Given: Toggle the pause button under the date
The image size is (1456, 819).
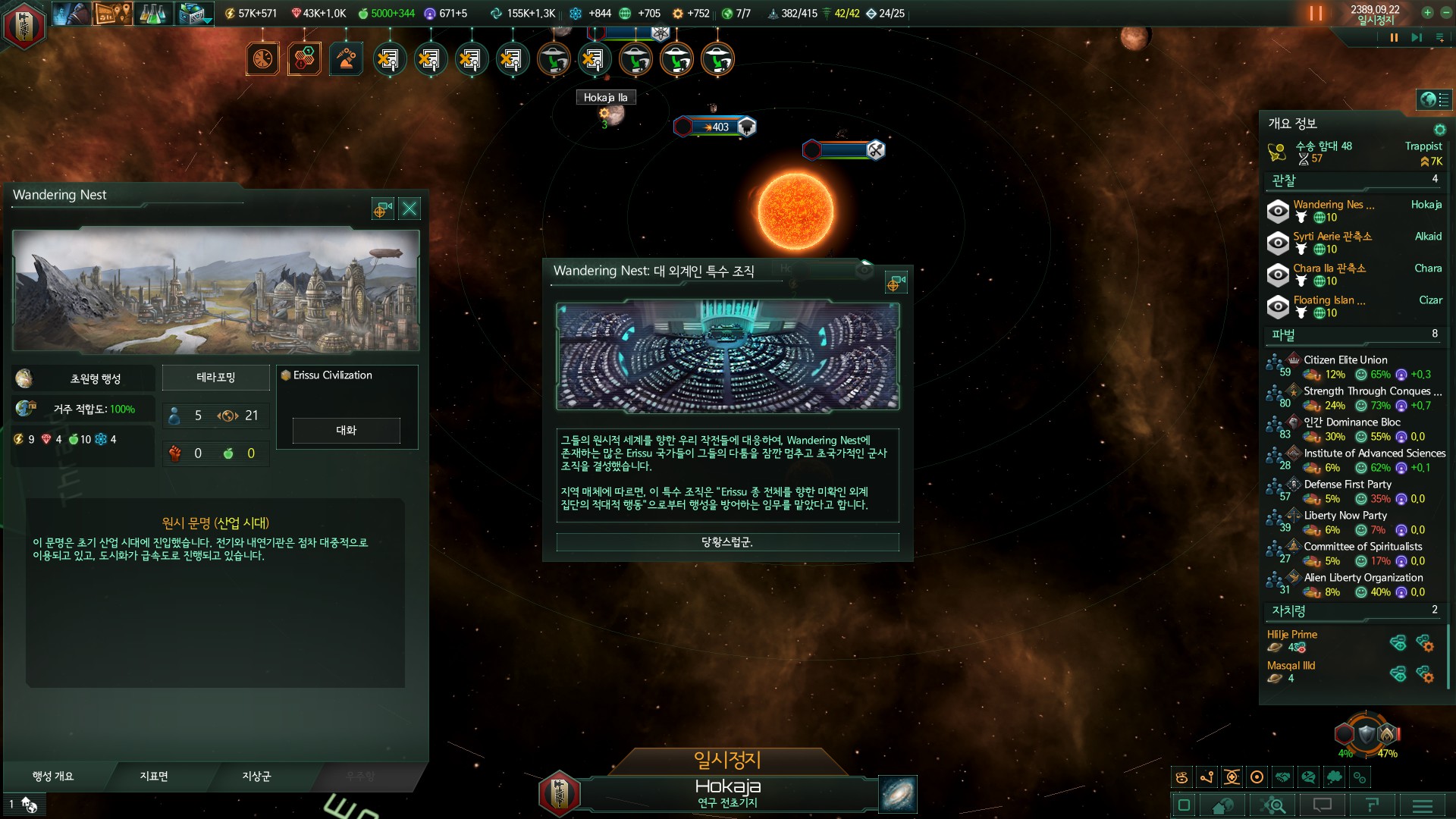Looking at the screenshot, I should tap(1394, 37).
